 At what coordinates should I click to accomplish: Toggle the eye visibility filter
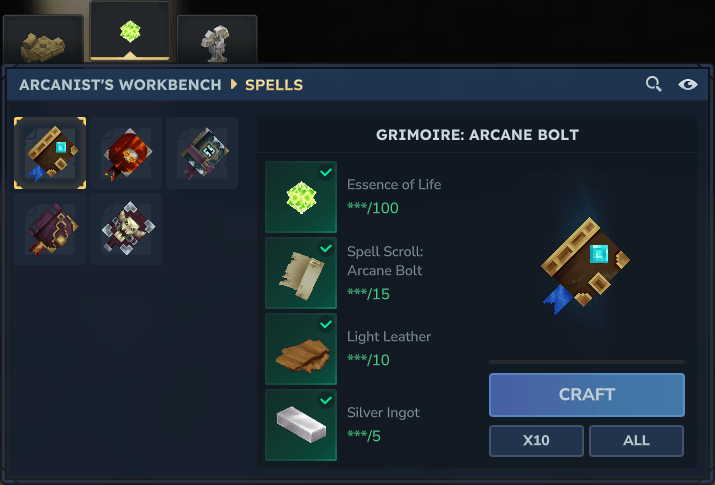(x=688, y=85)
